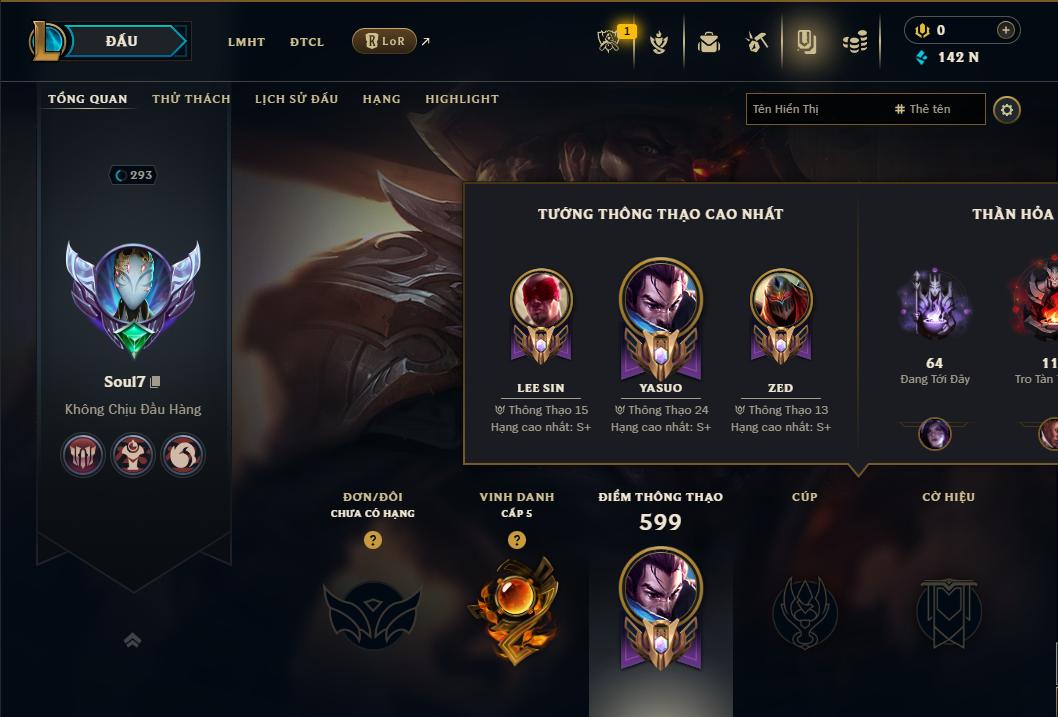Viewport: 1058px width, 717px height.
Task: Open the hammer crafting icon
Action: [756, 42]
